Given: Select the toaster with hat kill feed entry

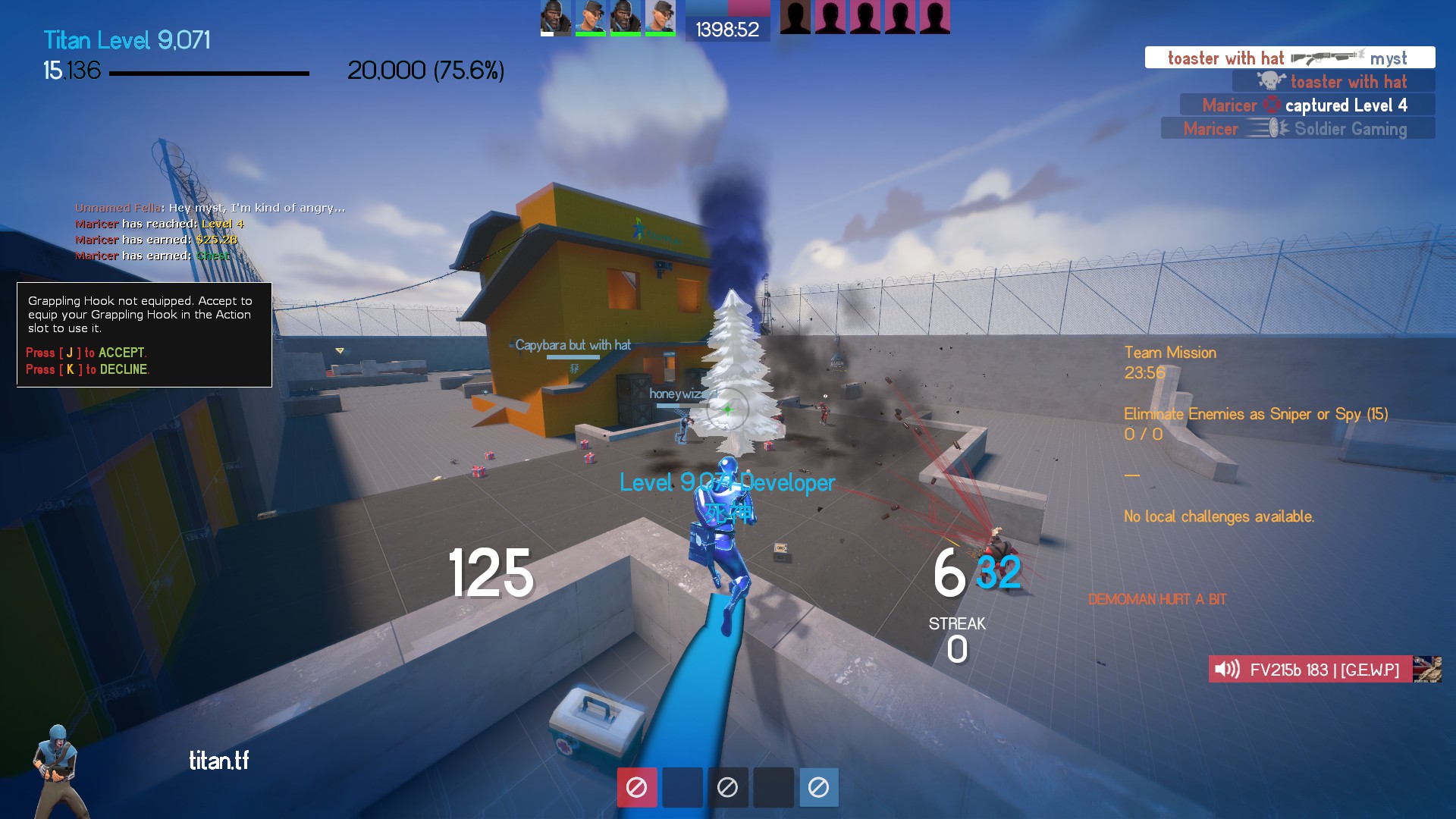Looking at the screenshot, I should coord(1289,58).
